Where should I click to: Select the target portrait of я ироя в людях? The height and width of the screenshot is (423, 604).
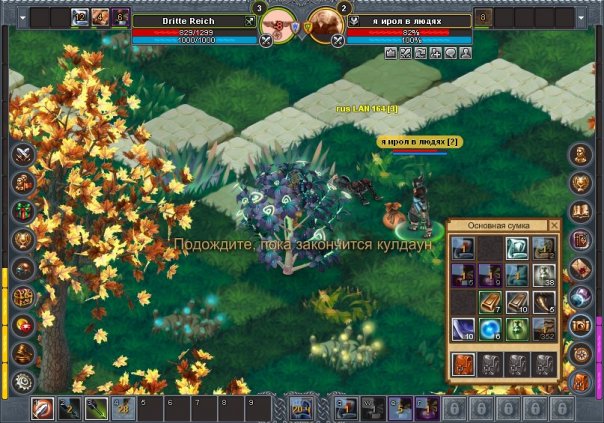click(x=326, y=23)
